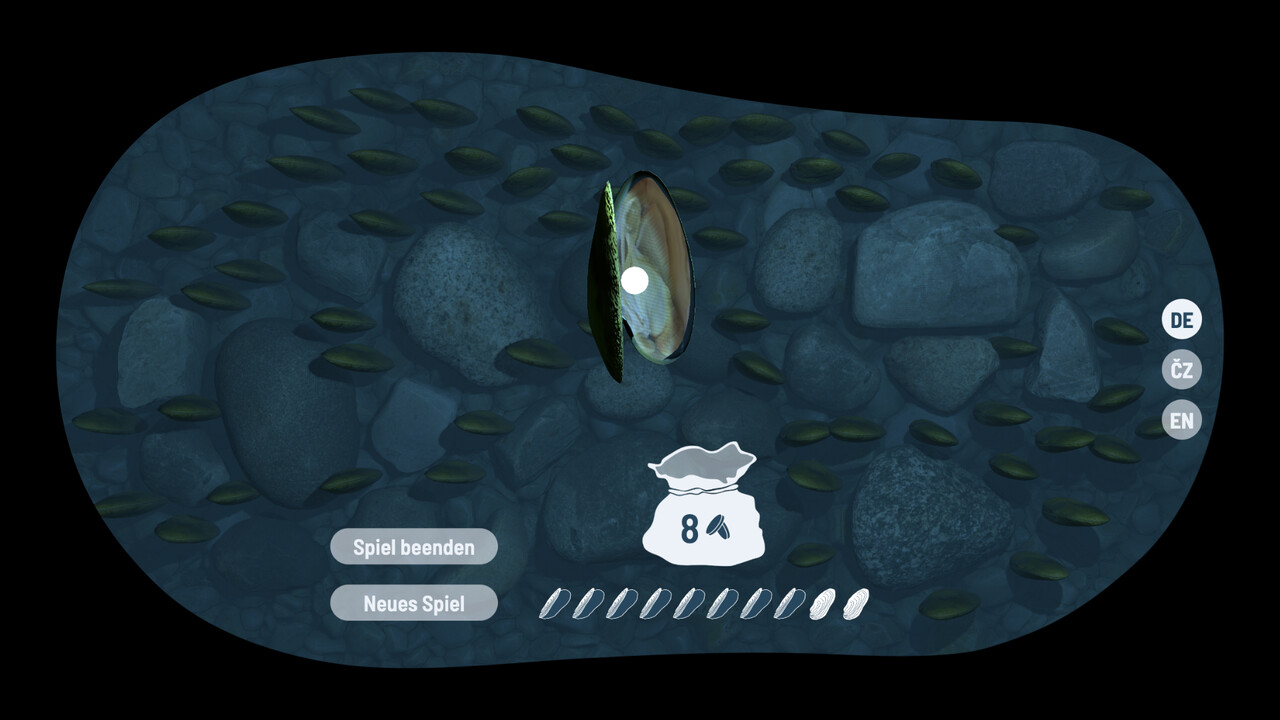Switch language to DE
Screen dimensions: 1280x720
coord(1181,320)
